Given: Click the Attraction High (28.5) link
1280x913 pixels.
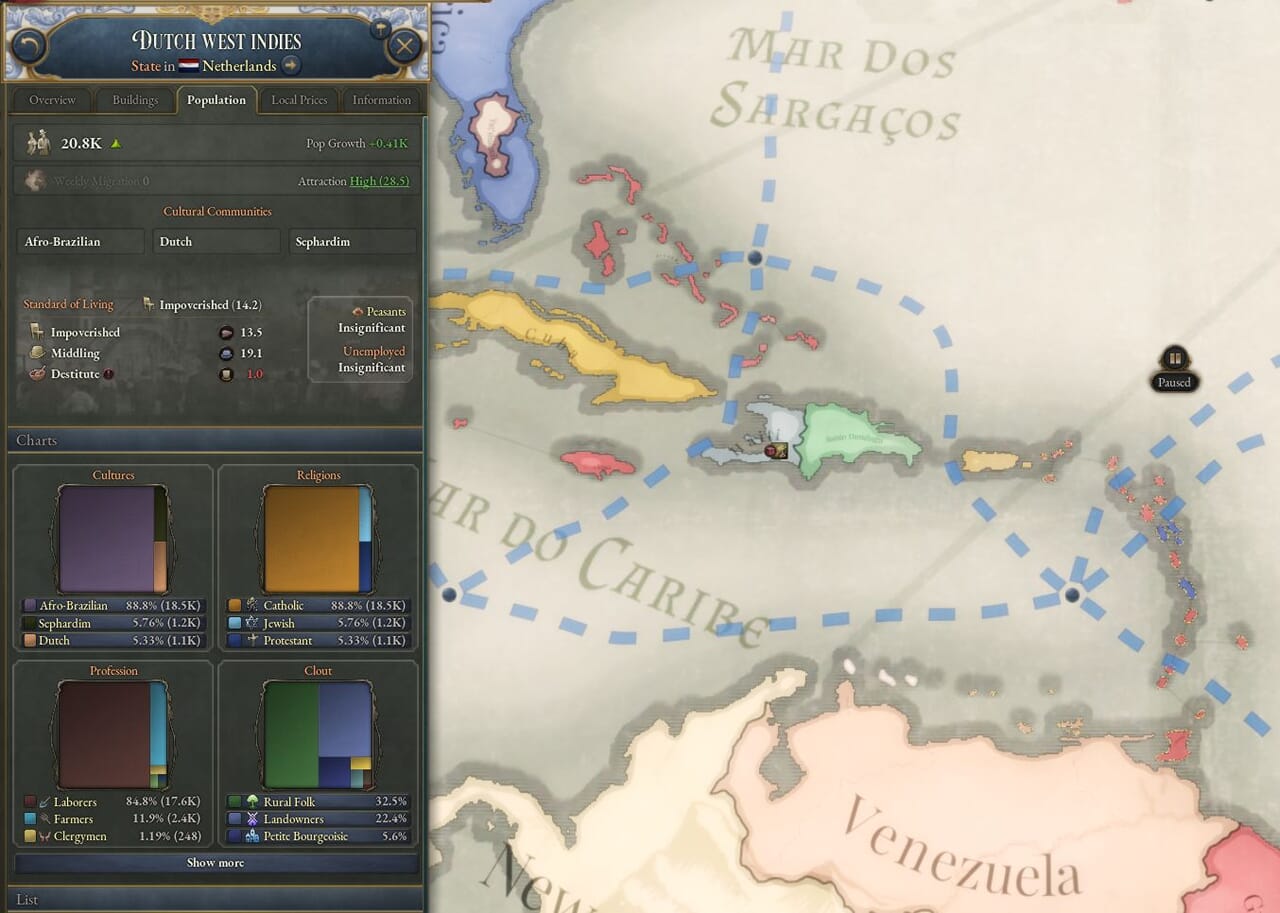Looking at the screenshot, I should point(379,181).
